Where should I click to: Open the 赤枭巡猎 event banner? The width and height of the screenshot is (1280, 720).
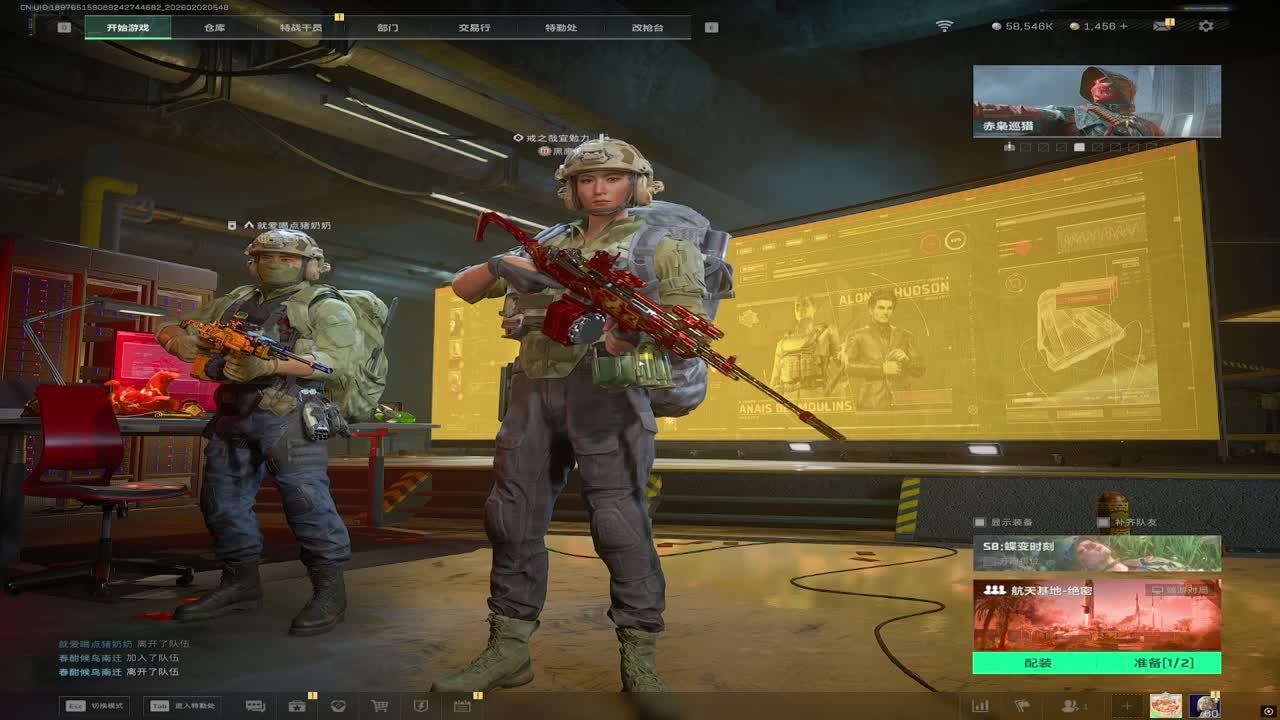pyautogui.click(x=1096, y=101)
